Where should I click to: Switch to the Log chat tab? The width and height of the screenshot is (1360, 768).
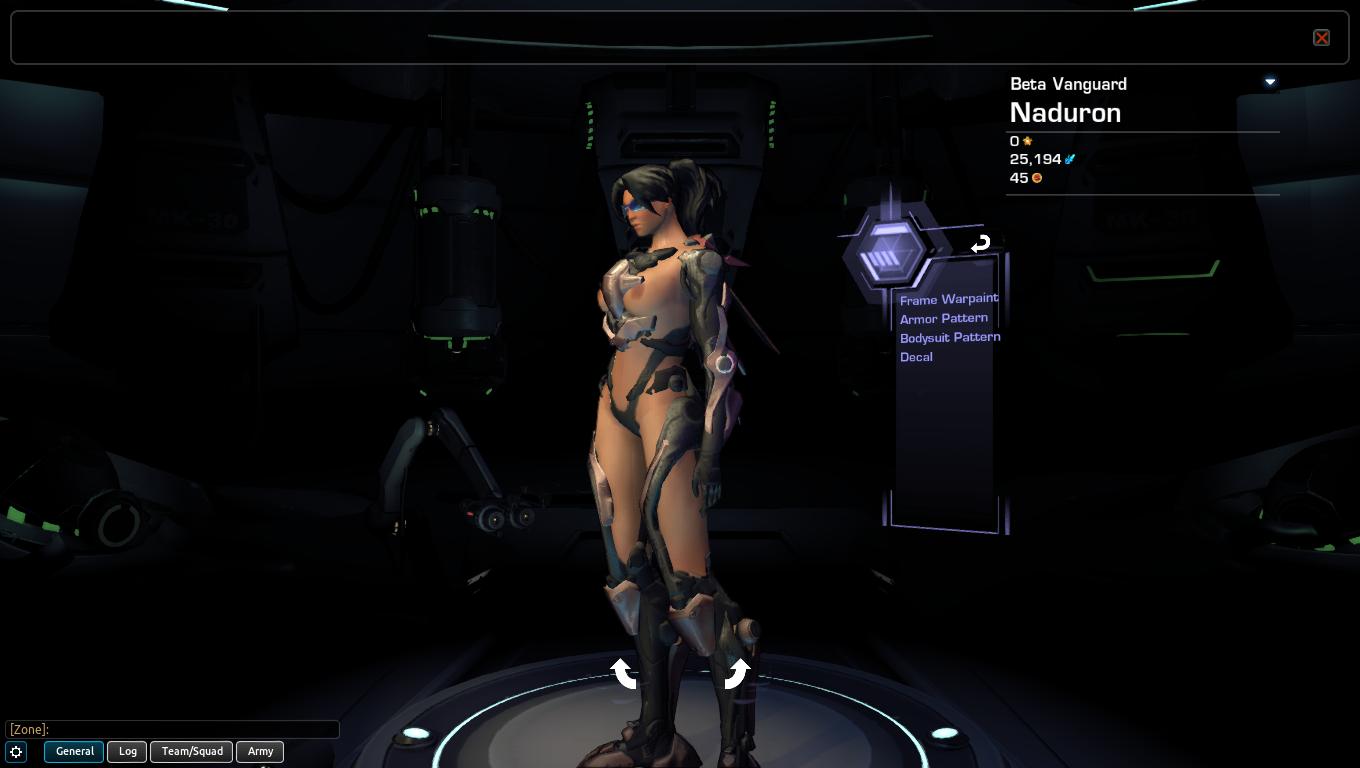(x=128, y=751)
